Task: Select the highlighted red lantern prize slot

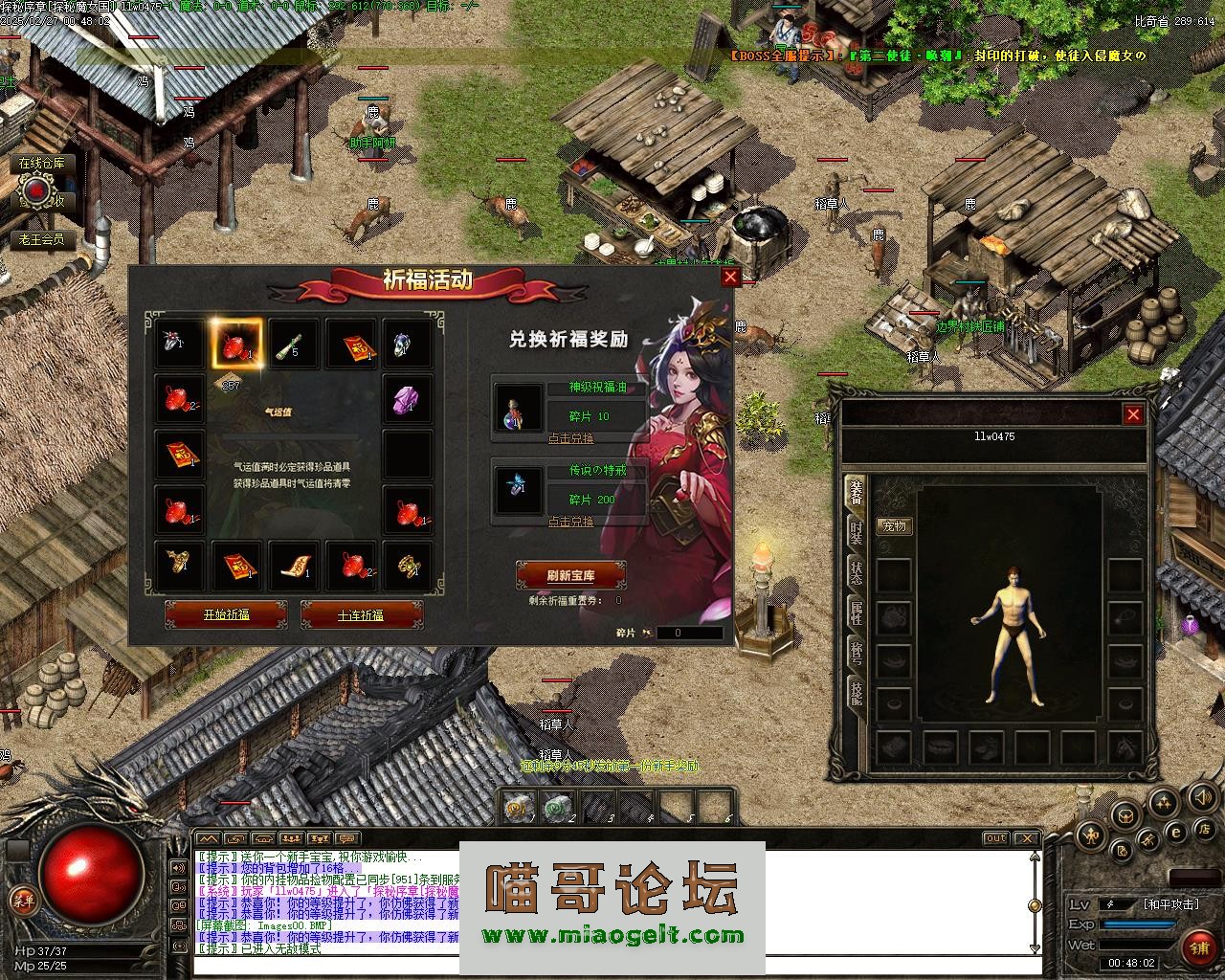Action: (235, 344)
